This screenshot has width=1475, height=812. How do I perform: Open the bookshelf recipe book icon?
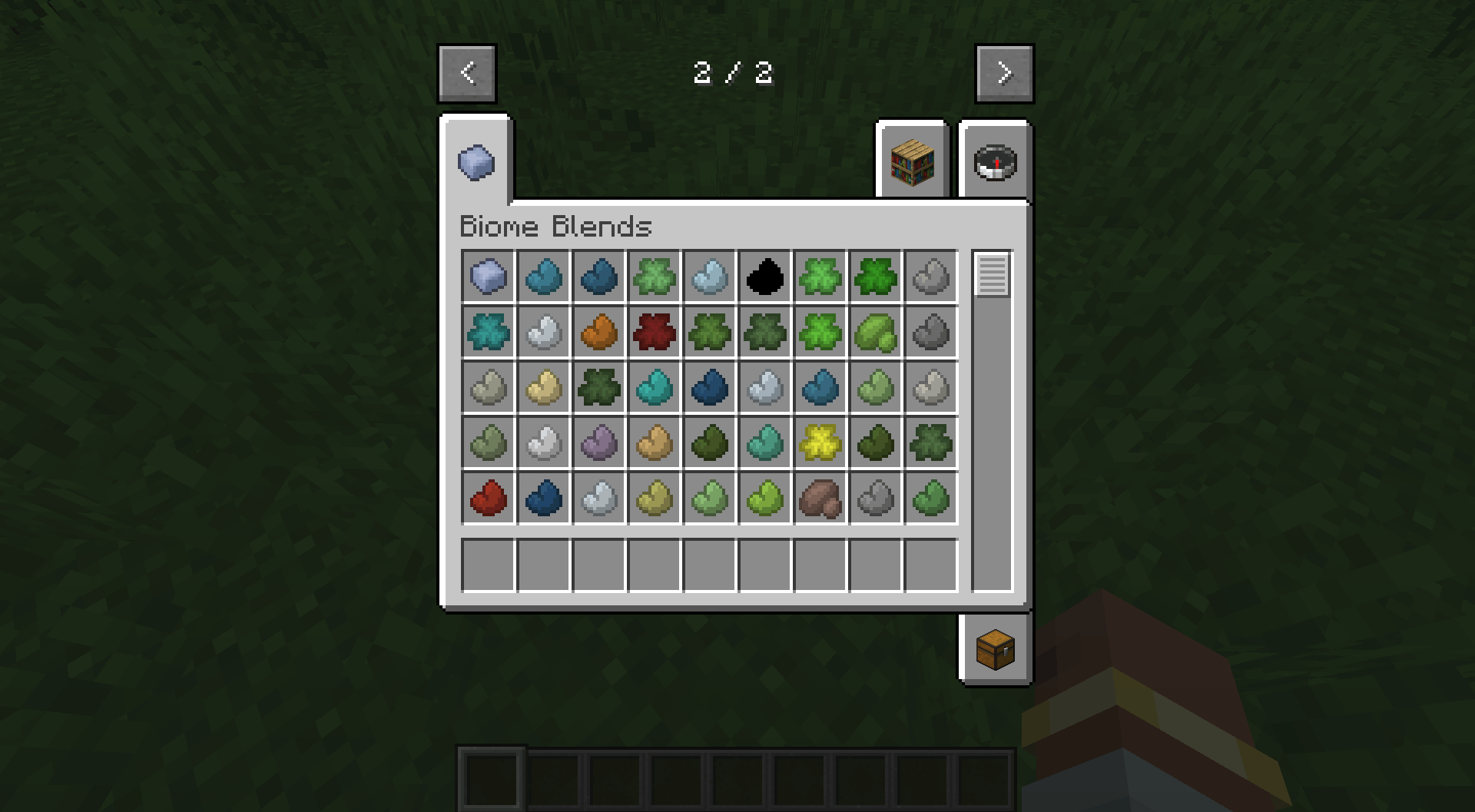click(912, 161)
